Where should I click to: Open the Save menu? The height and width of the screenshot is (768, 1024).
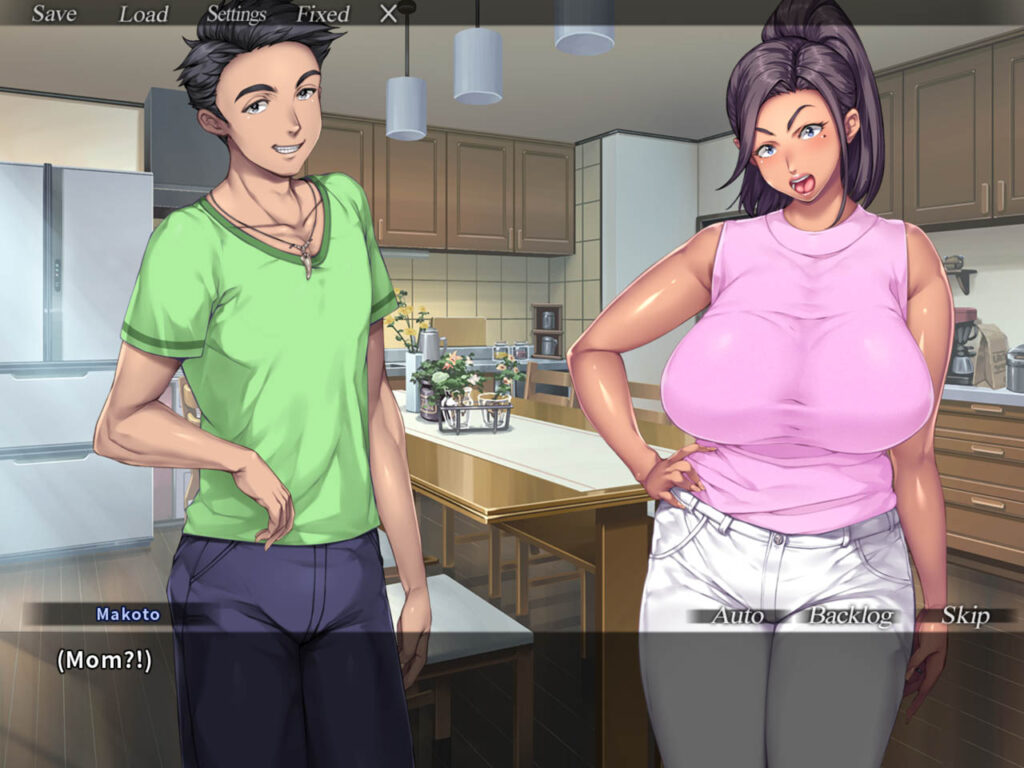54,14
